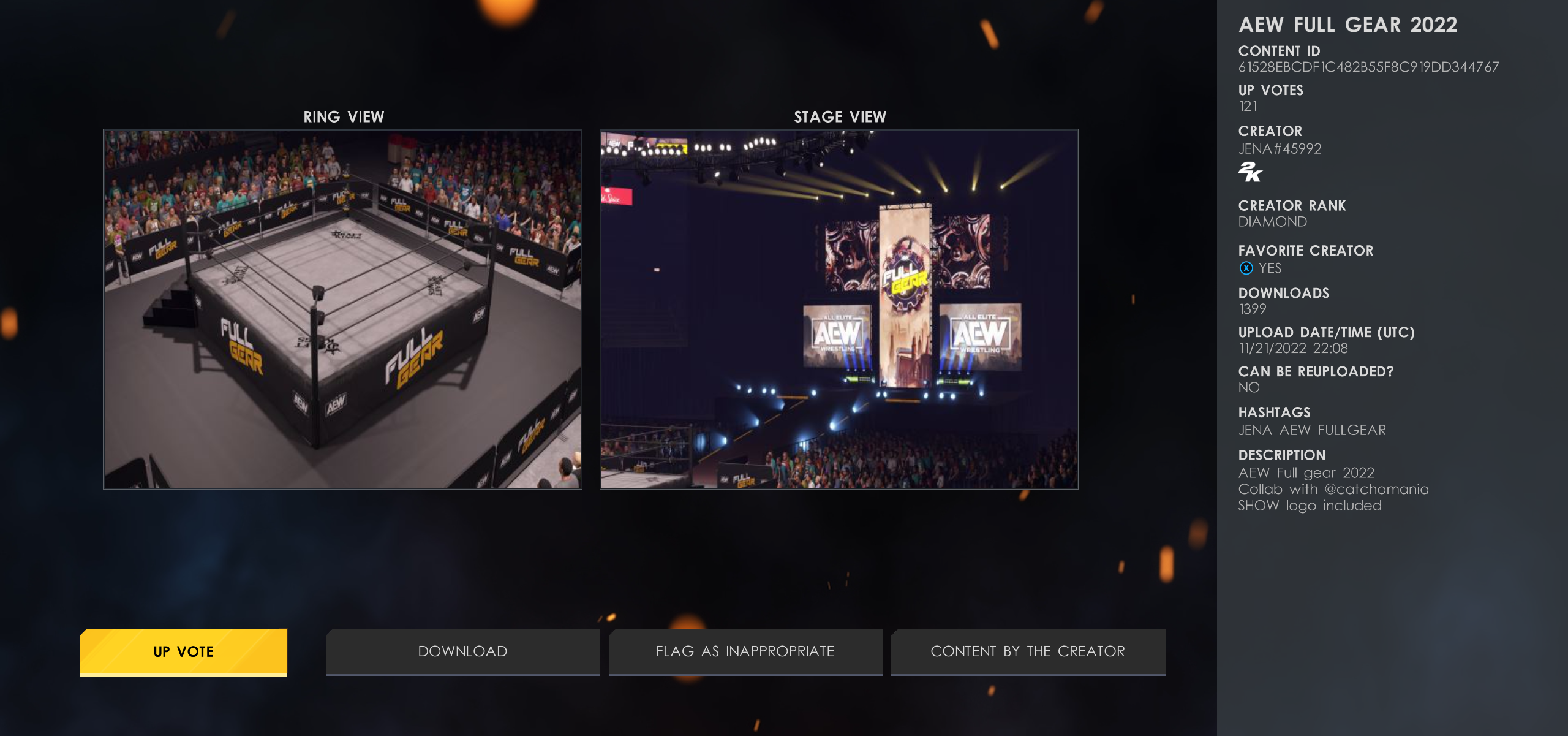
Task: Select Flag as Inappropriate
Action: coord(745,651)
